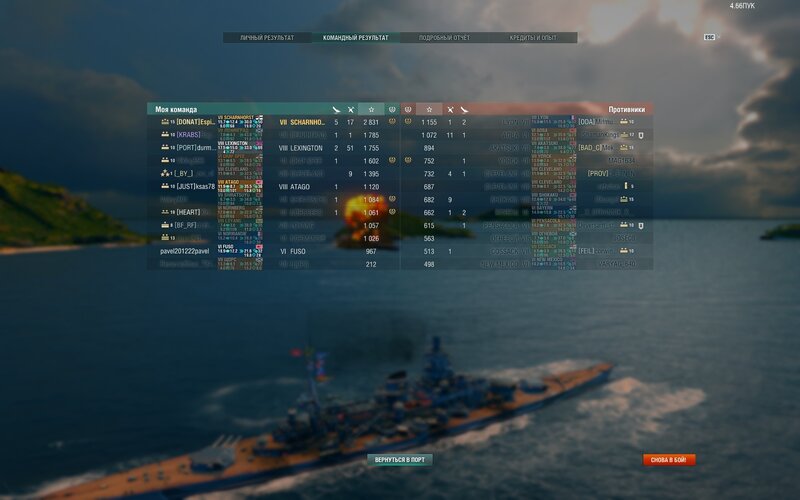Switch to the Личный результат tab
The image size is (800, 500).
(266, 38)
